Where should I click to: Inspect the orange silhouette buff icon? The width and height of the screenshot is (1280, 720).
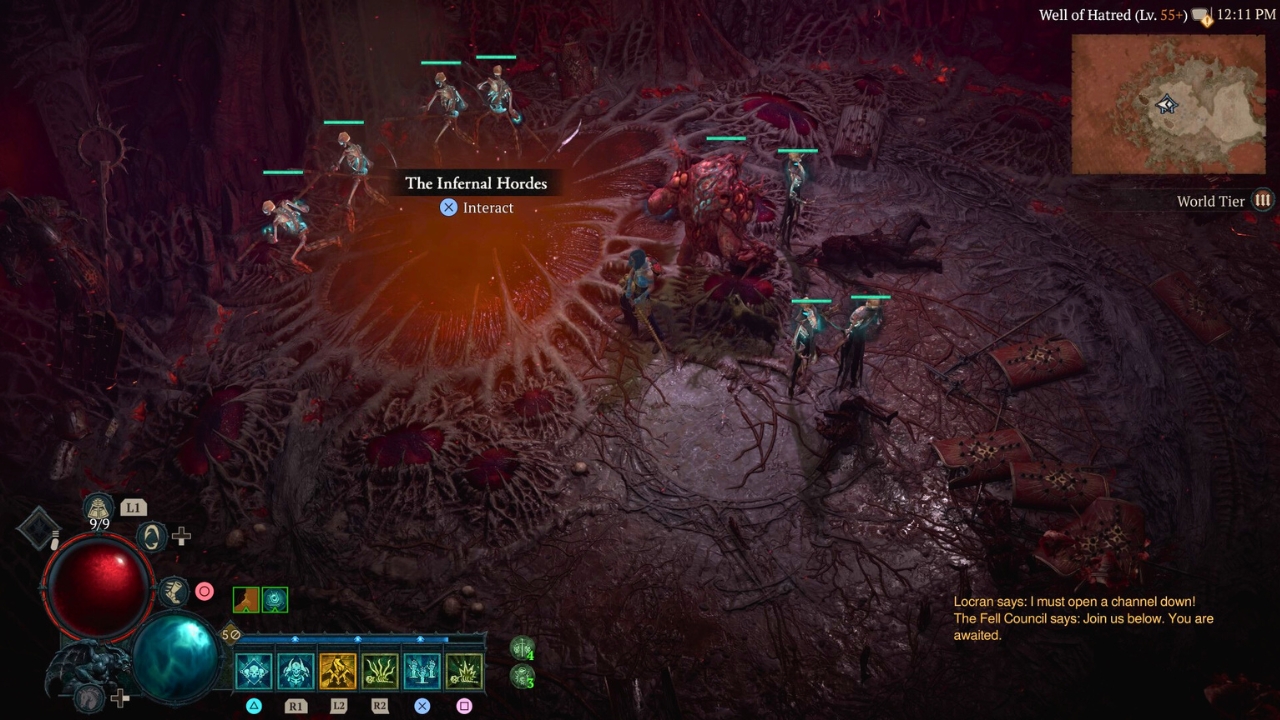coord(246,599)
